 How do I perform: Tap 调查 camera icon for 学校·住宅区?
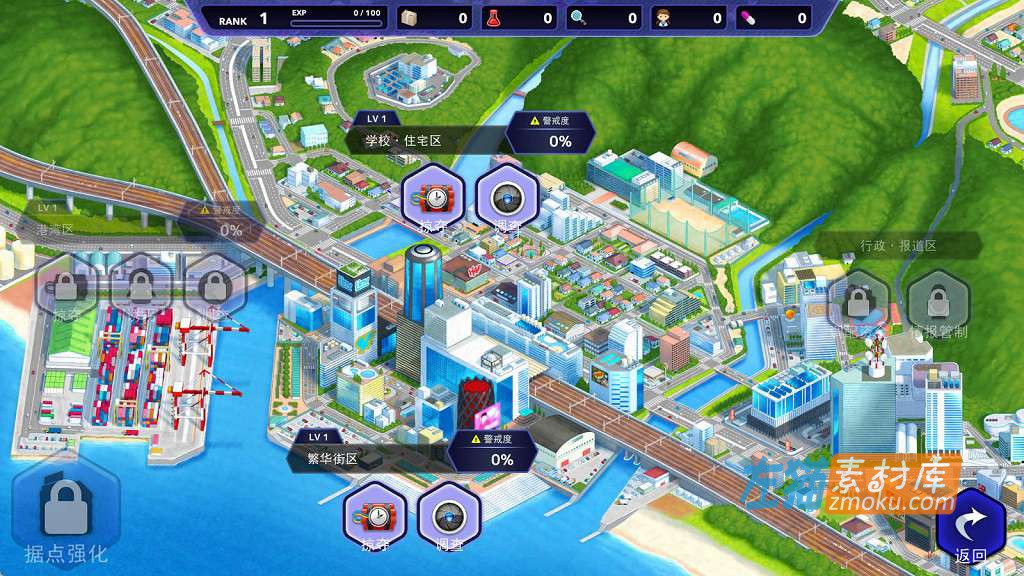coord(508,198)
